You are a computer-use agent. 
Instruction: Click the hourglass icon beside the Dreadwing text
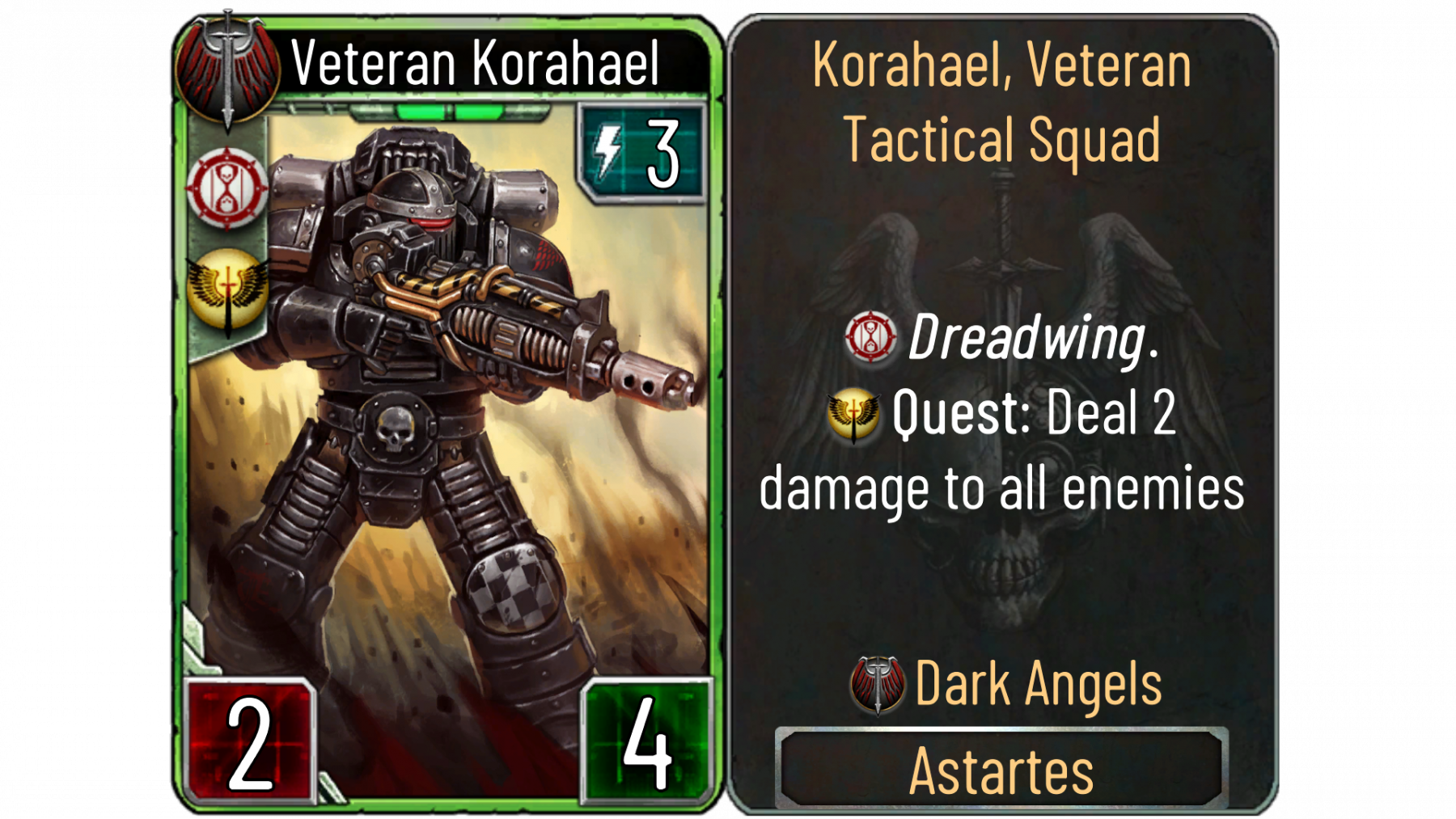pyautogui.click(x=870, y=336)
